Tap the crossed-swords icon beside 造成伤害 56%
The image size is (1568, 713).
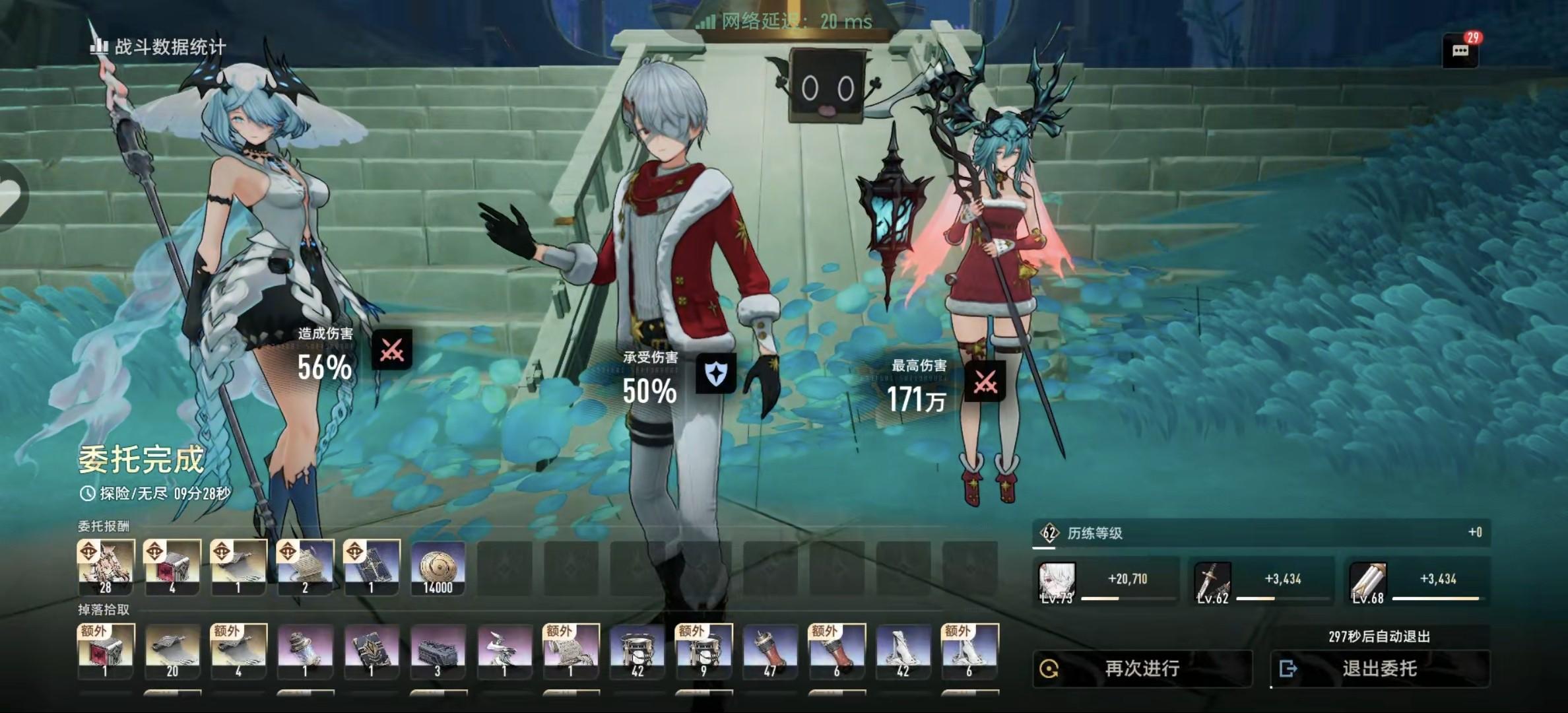pos(391,349)
